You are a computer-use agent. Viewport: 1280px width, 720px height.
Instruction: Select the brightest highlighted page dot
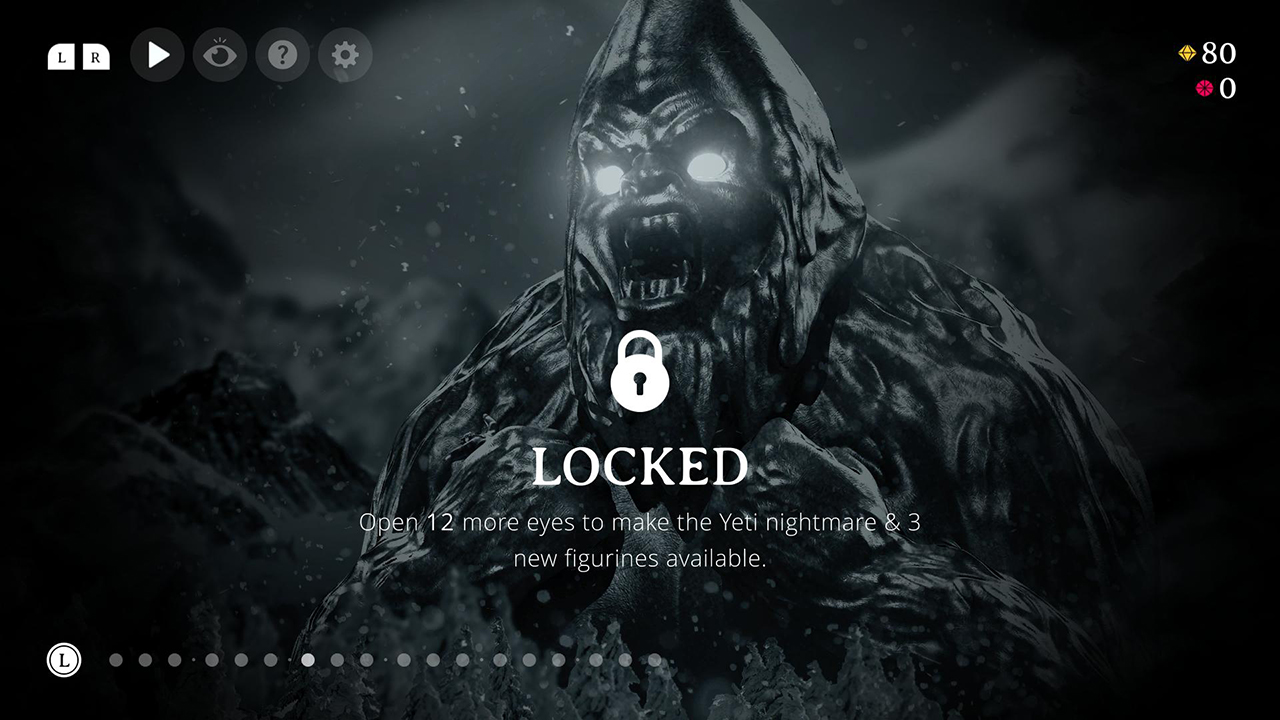[x=308, y=660]
